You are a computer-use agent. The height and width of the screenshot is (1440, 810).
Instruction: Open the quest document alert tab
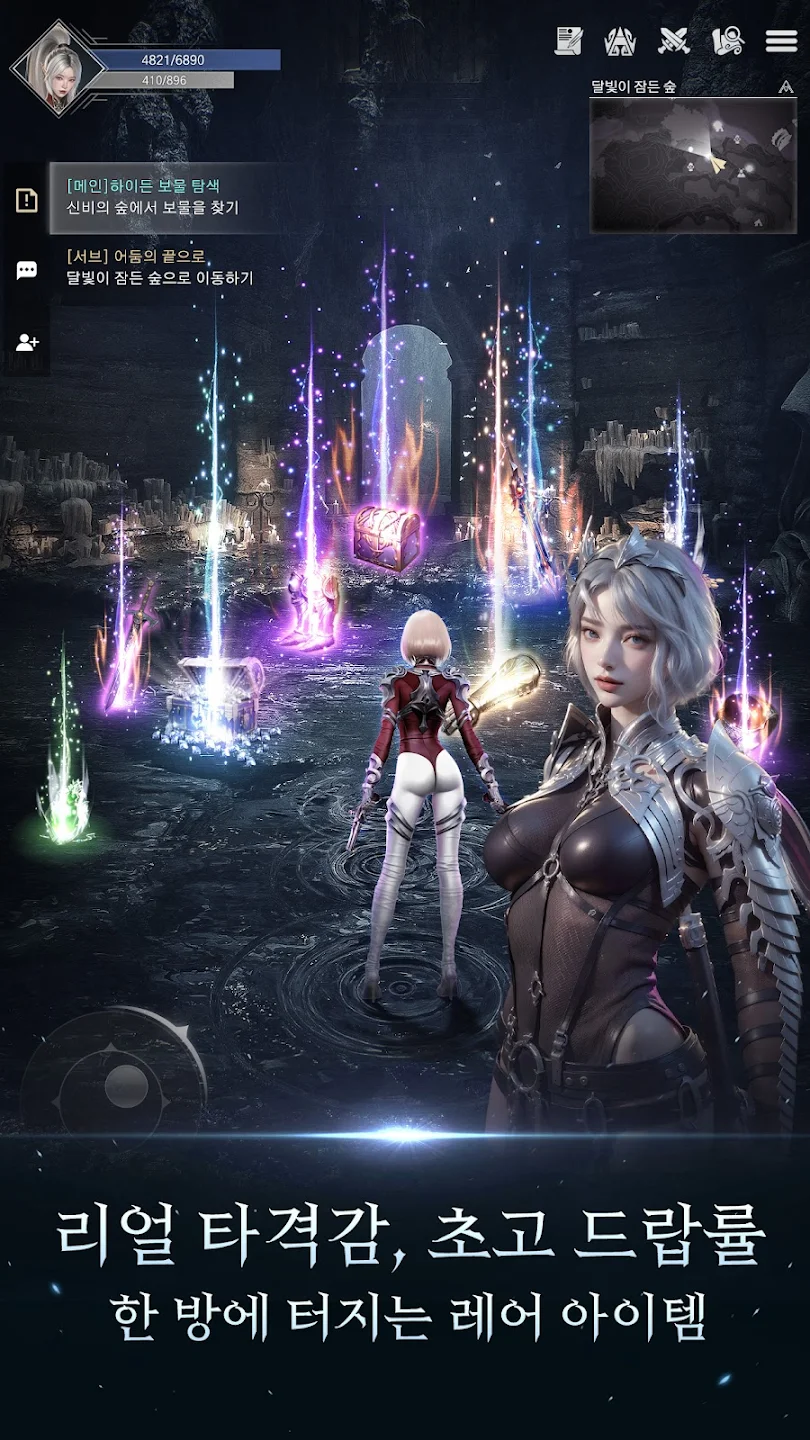[27, 200]
